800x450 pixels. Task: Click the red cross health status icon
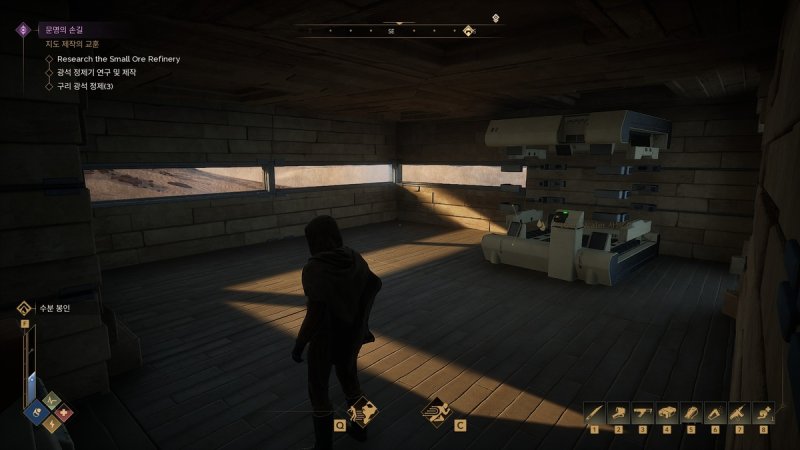tap(62, 412)
